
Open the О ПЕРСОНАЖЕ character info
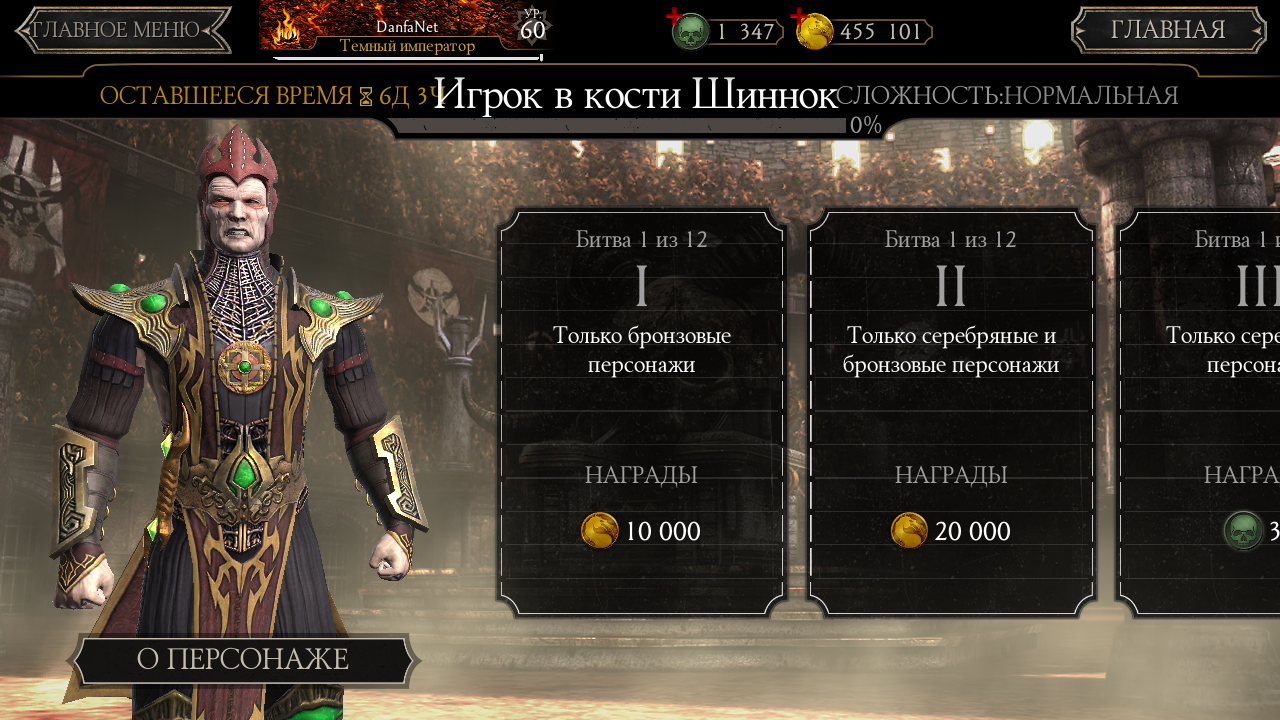[243, 660]
